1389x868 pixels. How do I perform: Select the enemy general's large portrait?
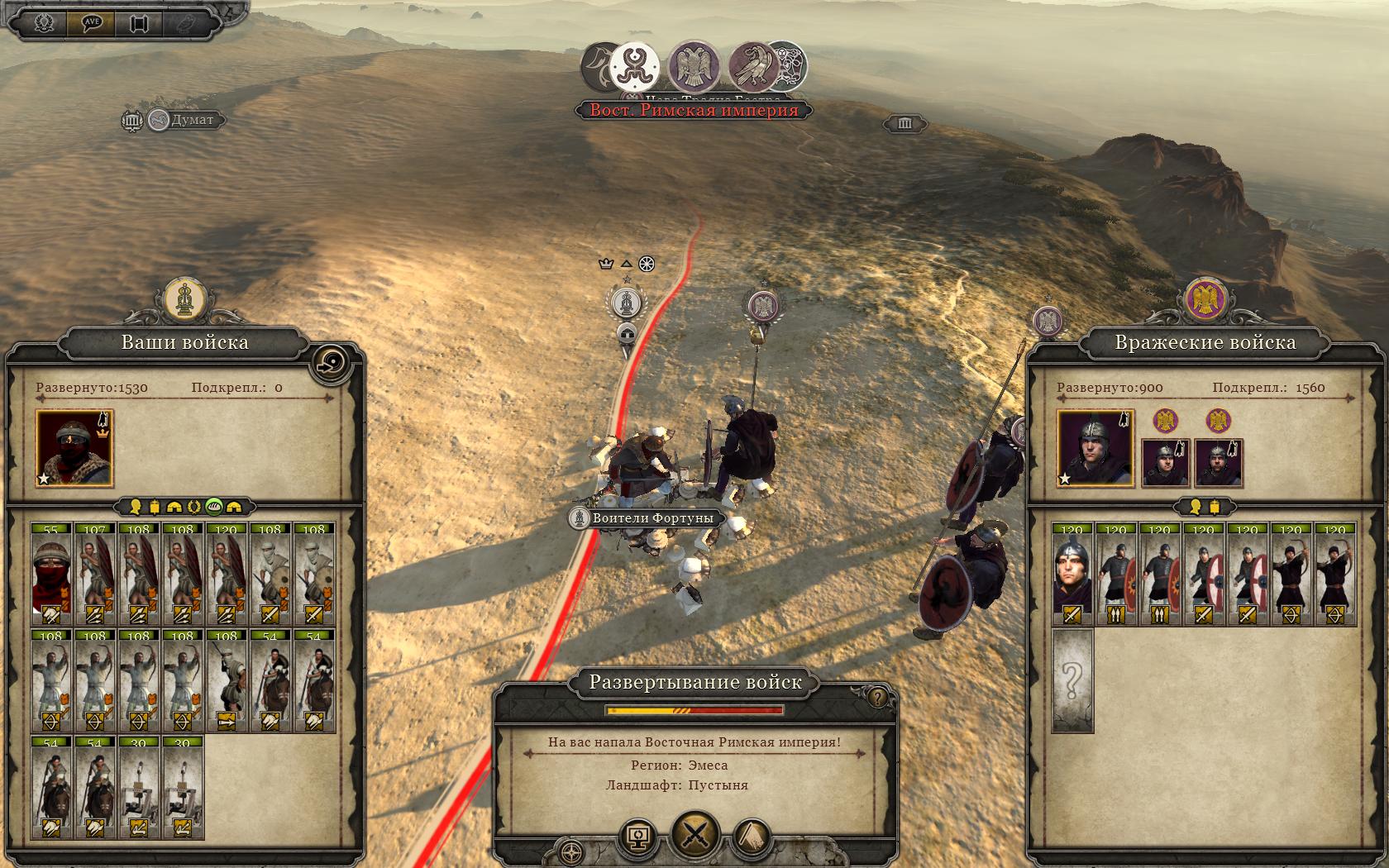pyautogui.click(x=1095, y=448)
